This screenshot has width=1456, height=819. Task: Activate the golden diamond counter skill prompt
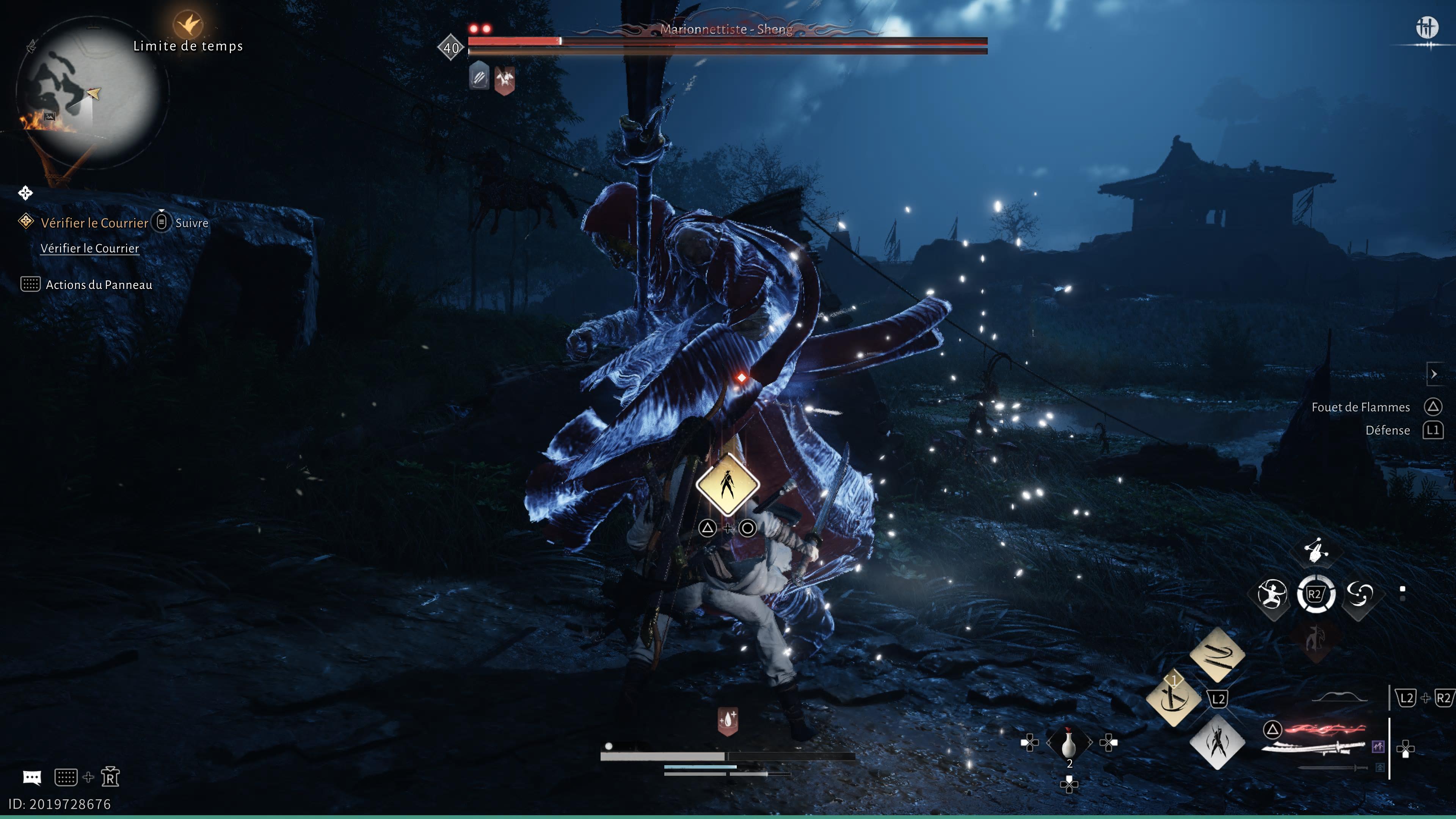coord(728,485)
